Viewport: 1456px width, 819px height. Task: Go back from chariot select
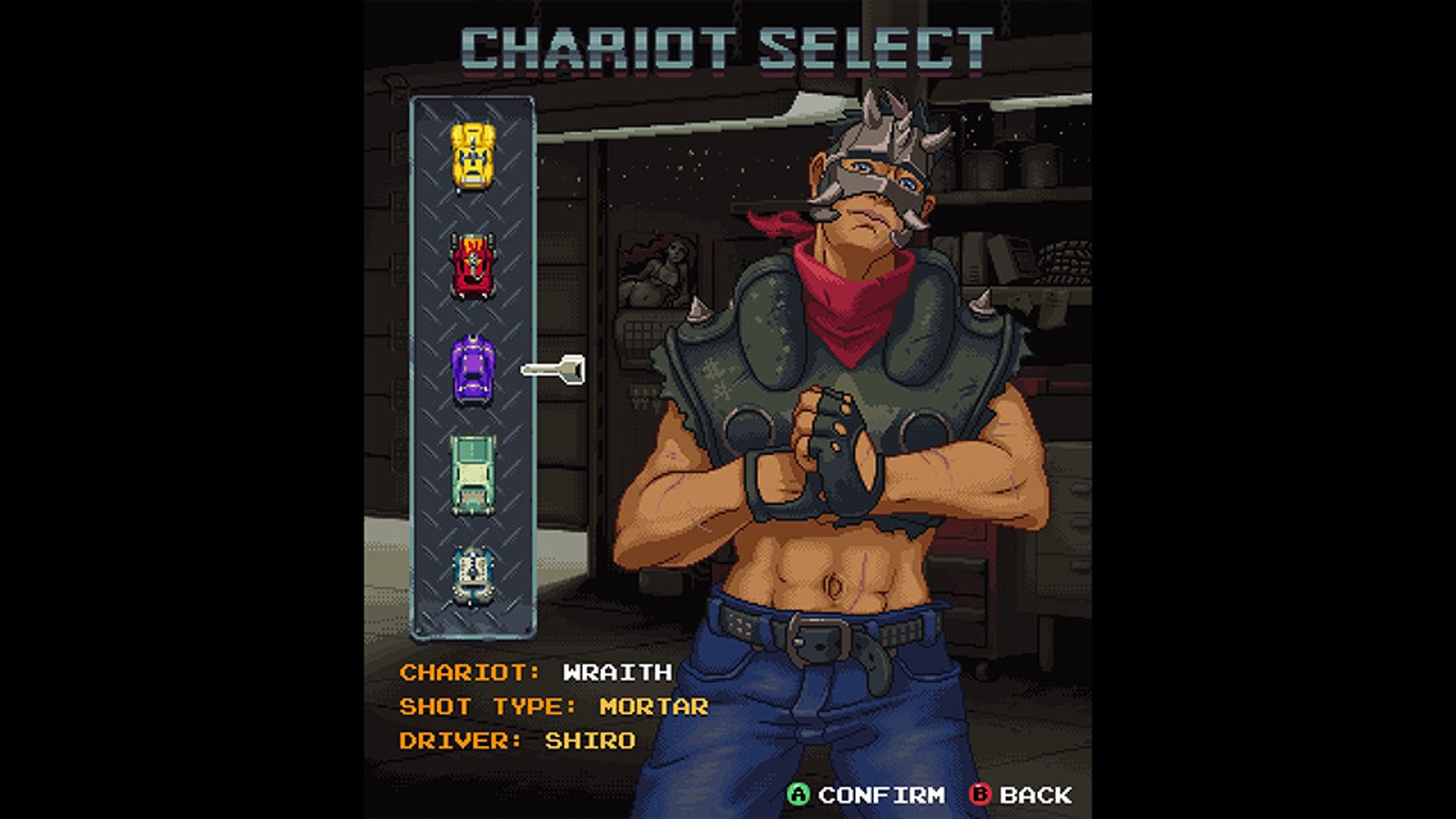1021,795
